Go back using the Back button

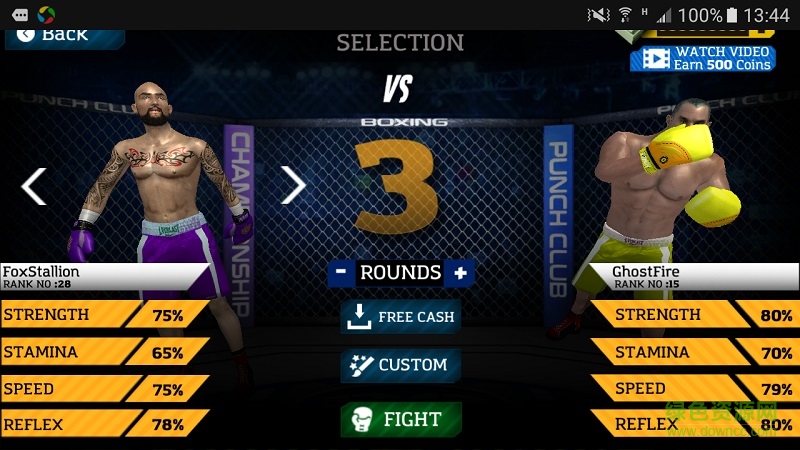coord(62,35)
